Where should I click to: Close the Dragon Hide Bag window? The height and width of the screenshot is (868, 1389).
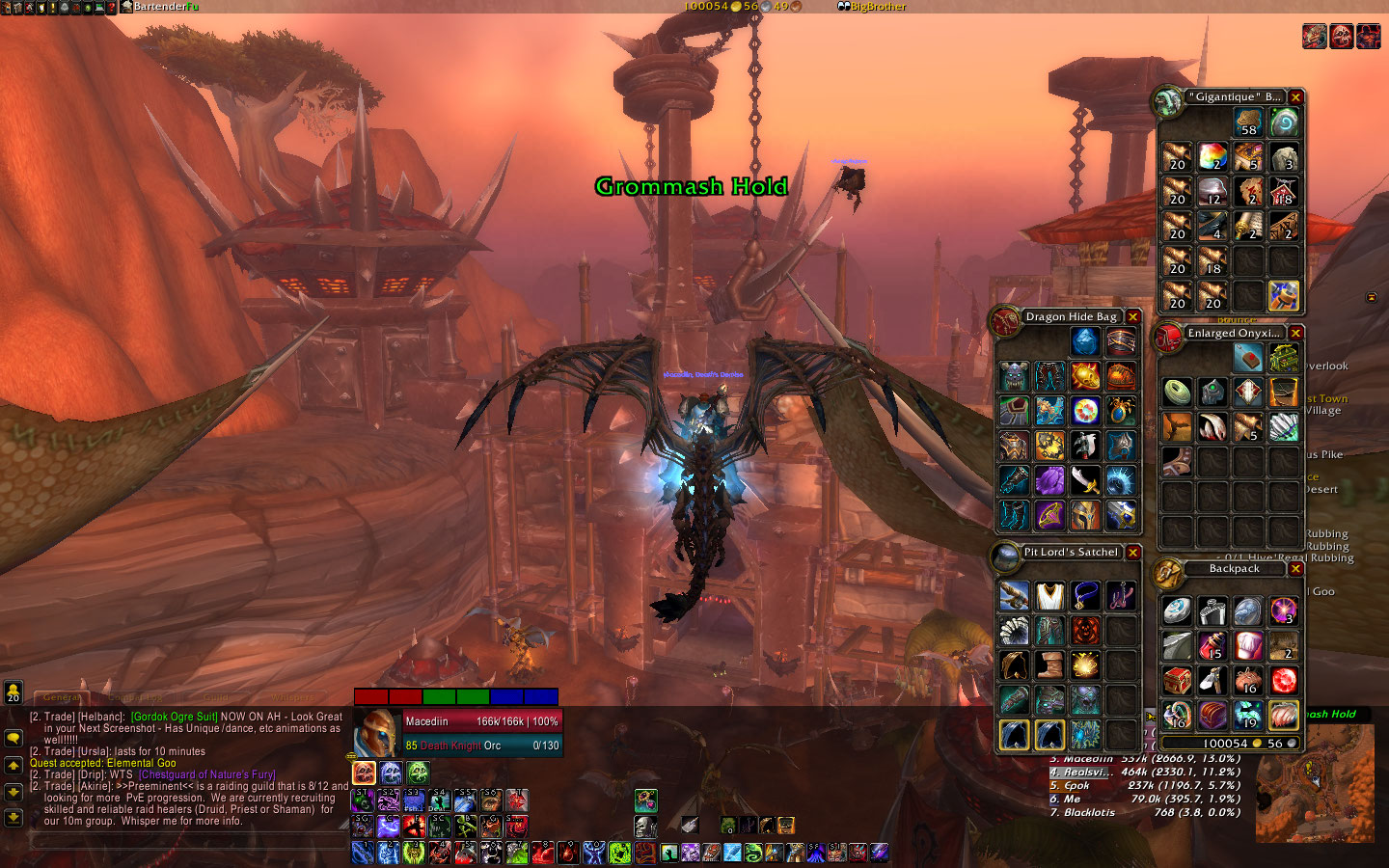(1133, 317)
